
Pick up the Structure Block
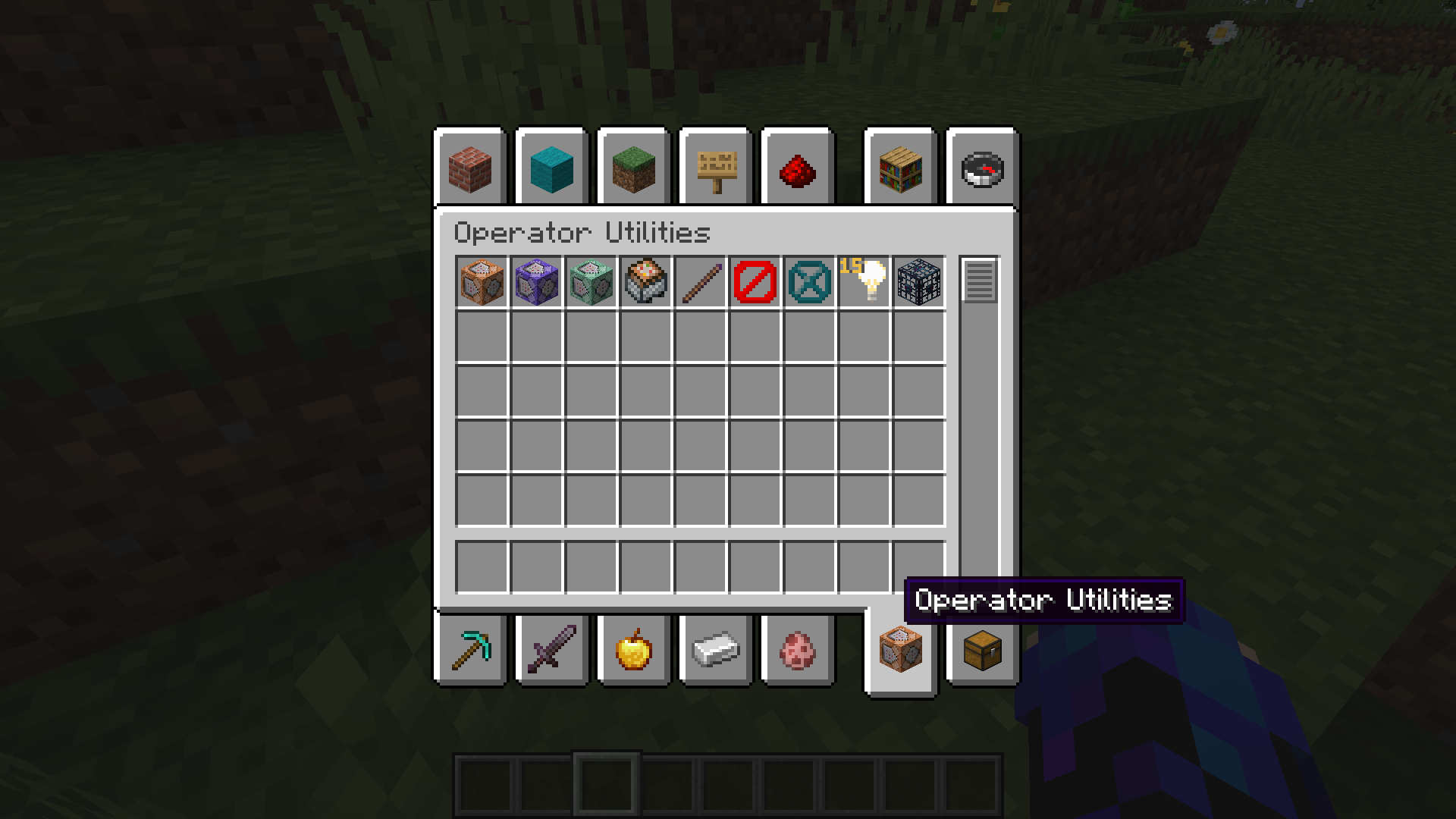tap(919, 282)
